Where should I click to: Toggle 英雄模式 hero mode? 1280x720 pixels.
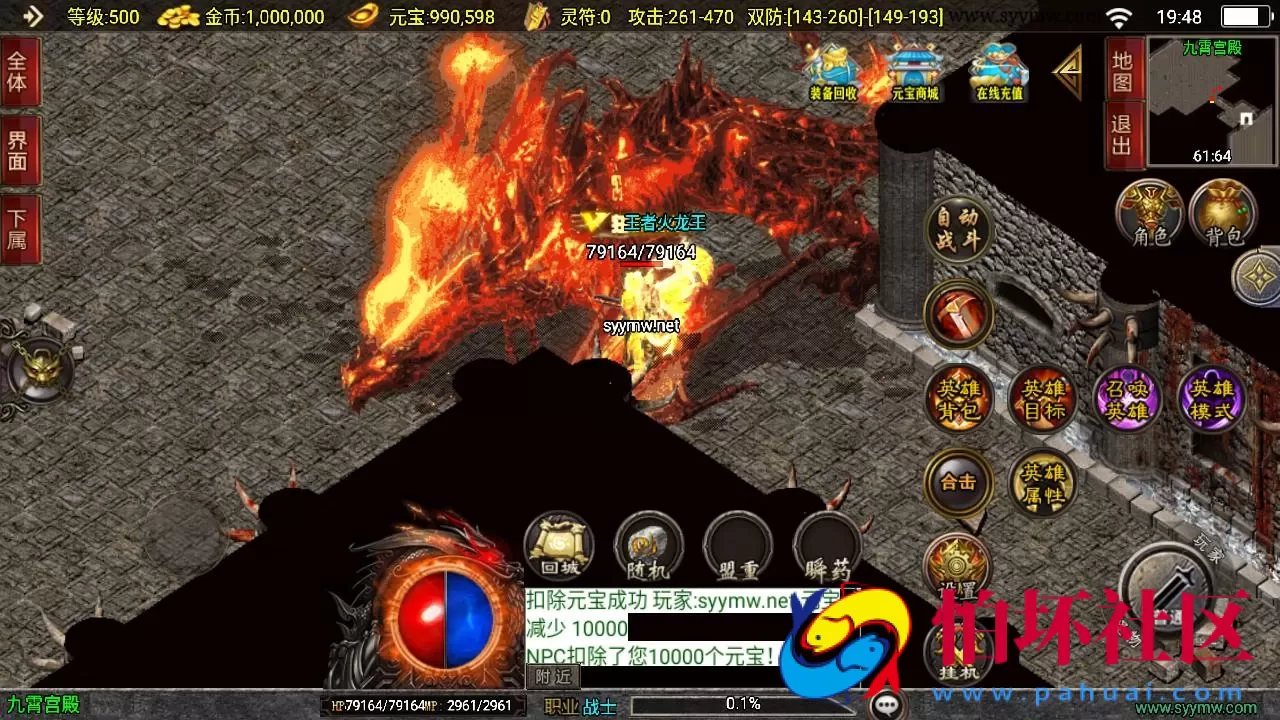pos(1210,399)
